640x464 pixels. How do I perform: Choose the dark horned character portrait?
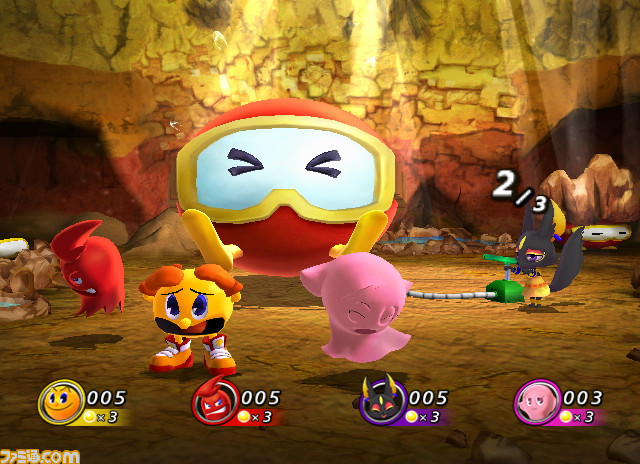pyautogui.click(x=381, y=404)
